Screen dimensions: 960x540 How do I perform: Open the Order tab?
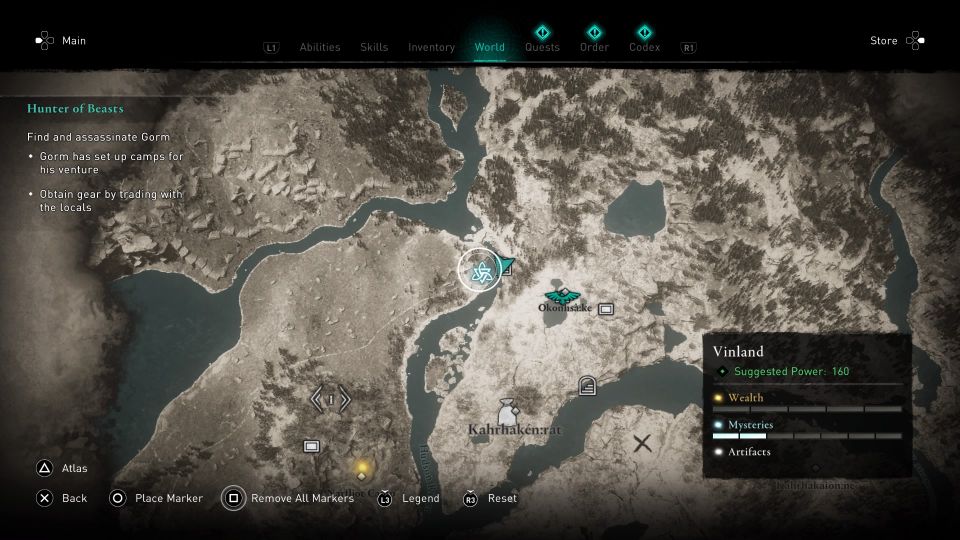pos(594,46)
